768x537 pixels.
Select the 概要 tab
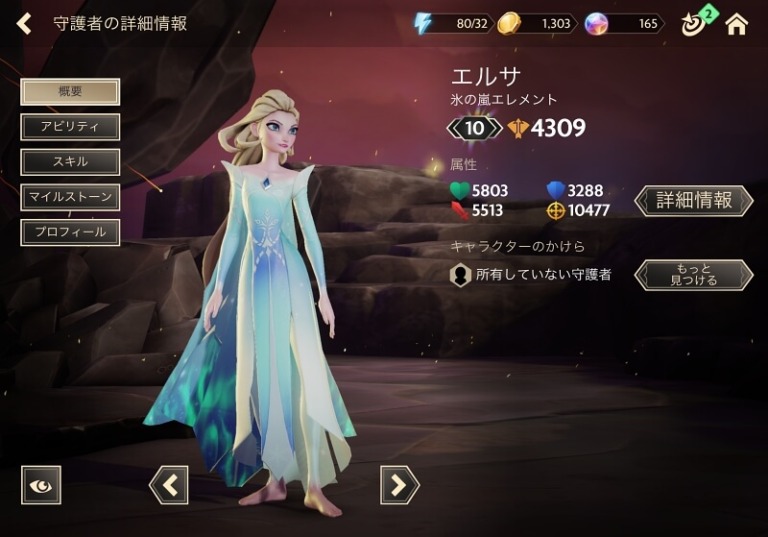click(70, 92)
